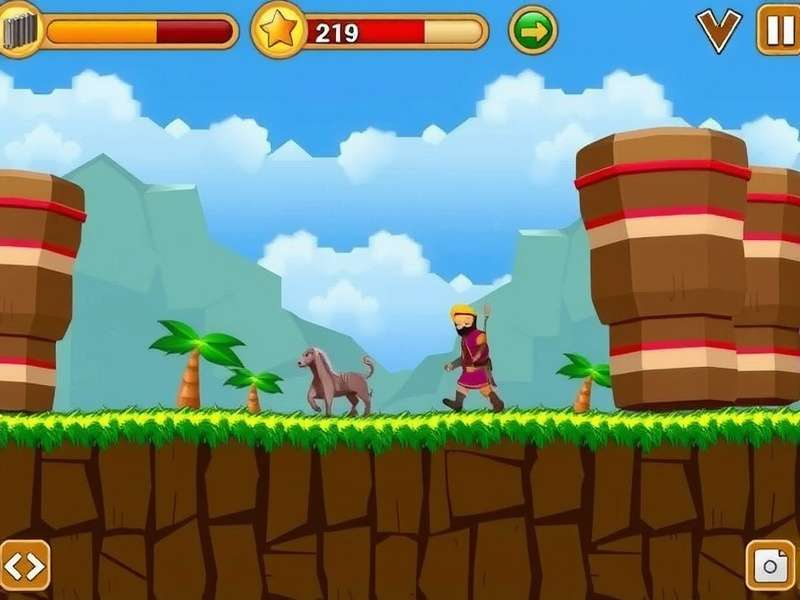This screenshot has width=800, height=600.
Task: Take a screenshot with the camera button
Action: 771,566
